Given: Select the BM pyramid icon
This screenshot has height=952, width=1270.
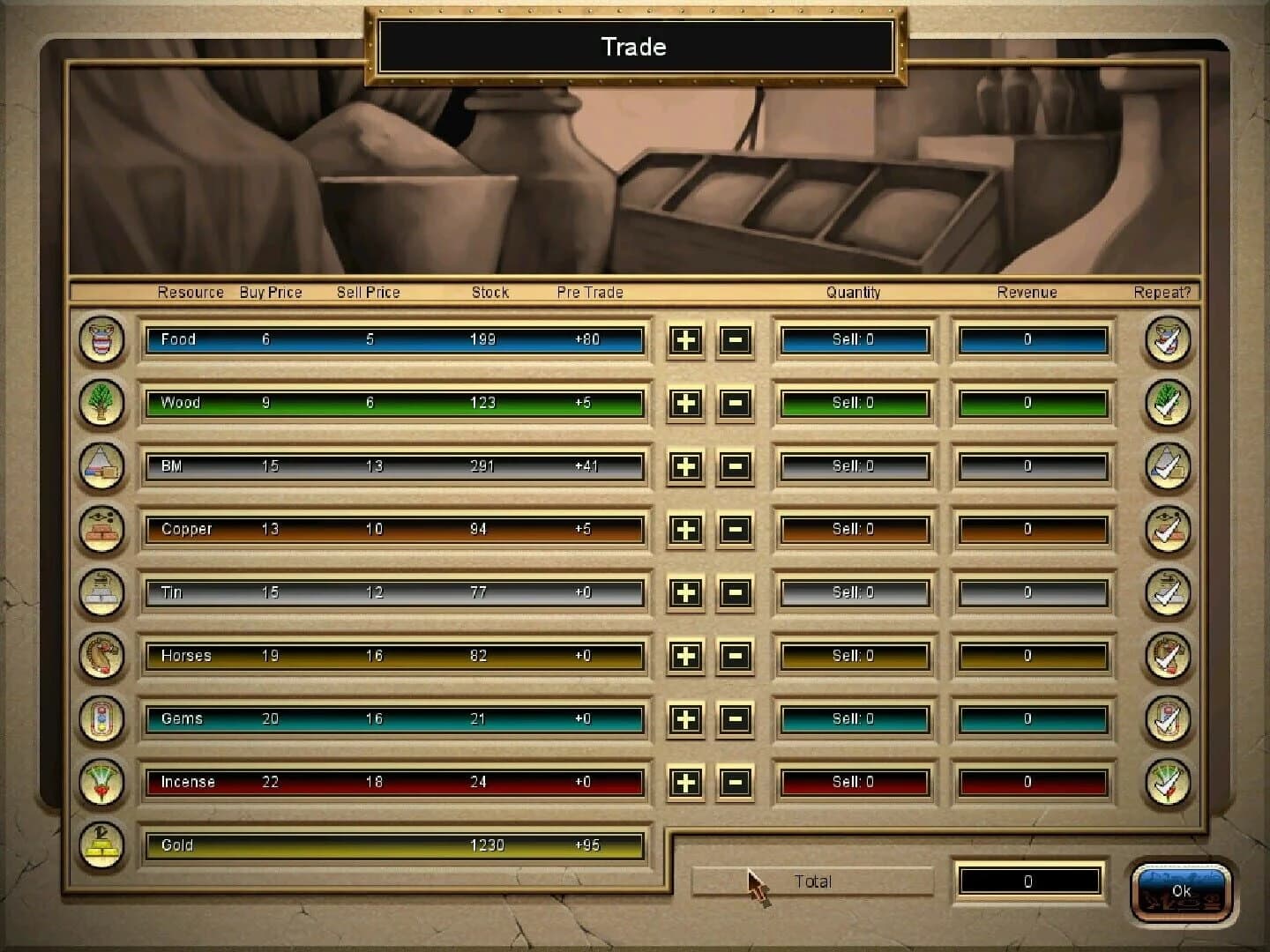Looking at the screenshot, I should pos(100,467).
